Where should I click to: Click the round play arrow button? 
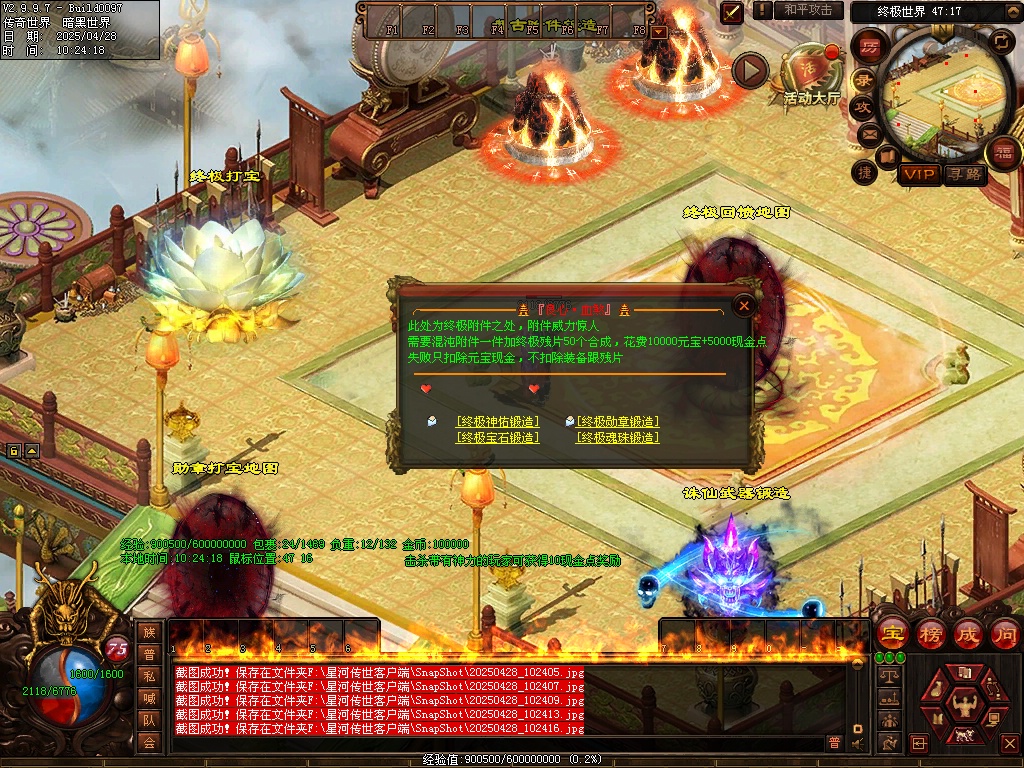pyautogui.click(x=750, y=70)
